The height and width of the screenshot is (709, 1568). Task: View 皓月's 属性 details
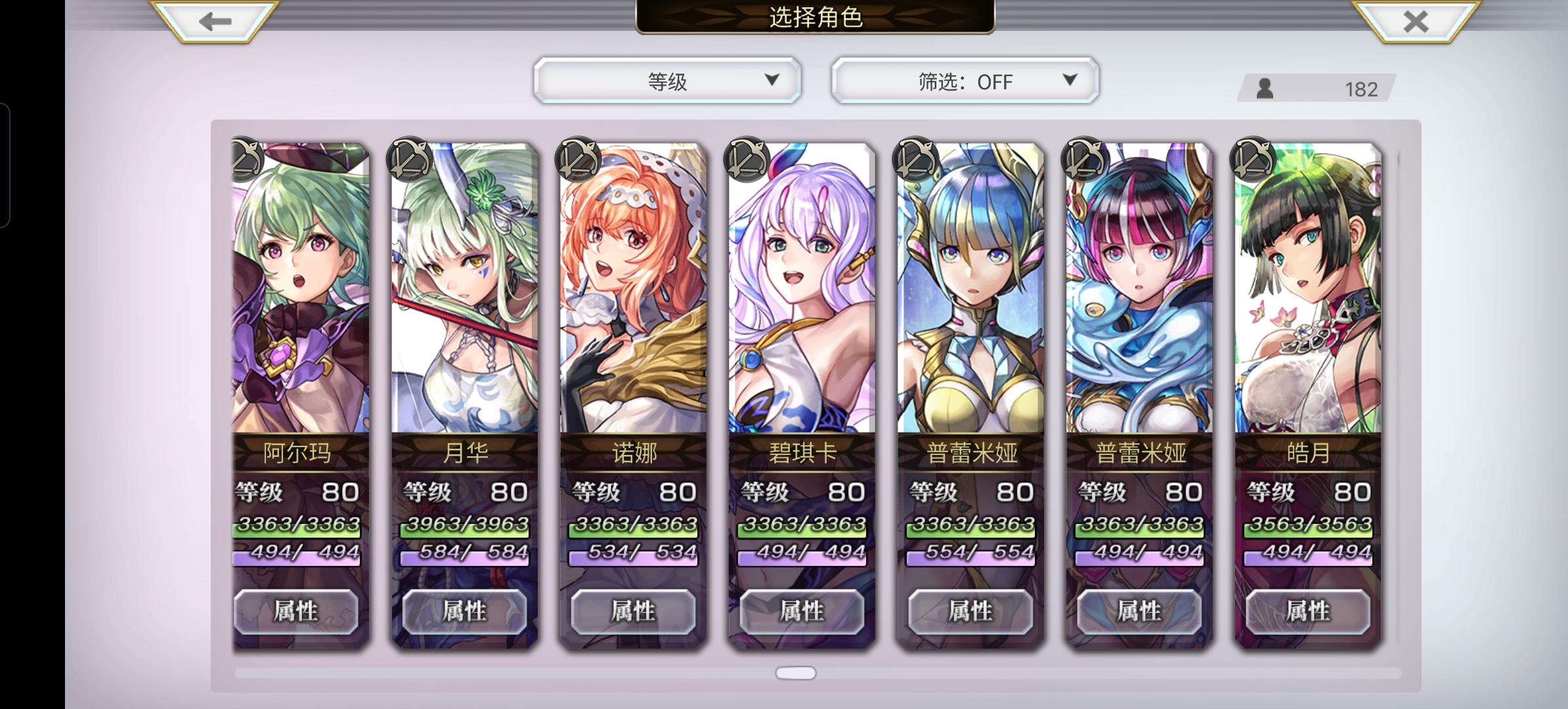(1308, 611)
